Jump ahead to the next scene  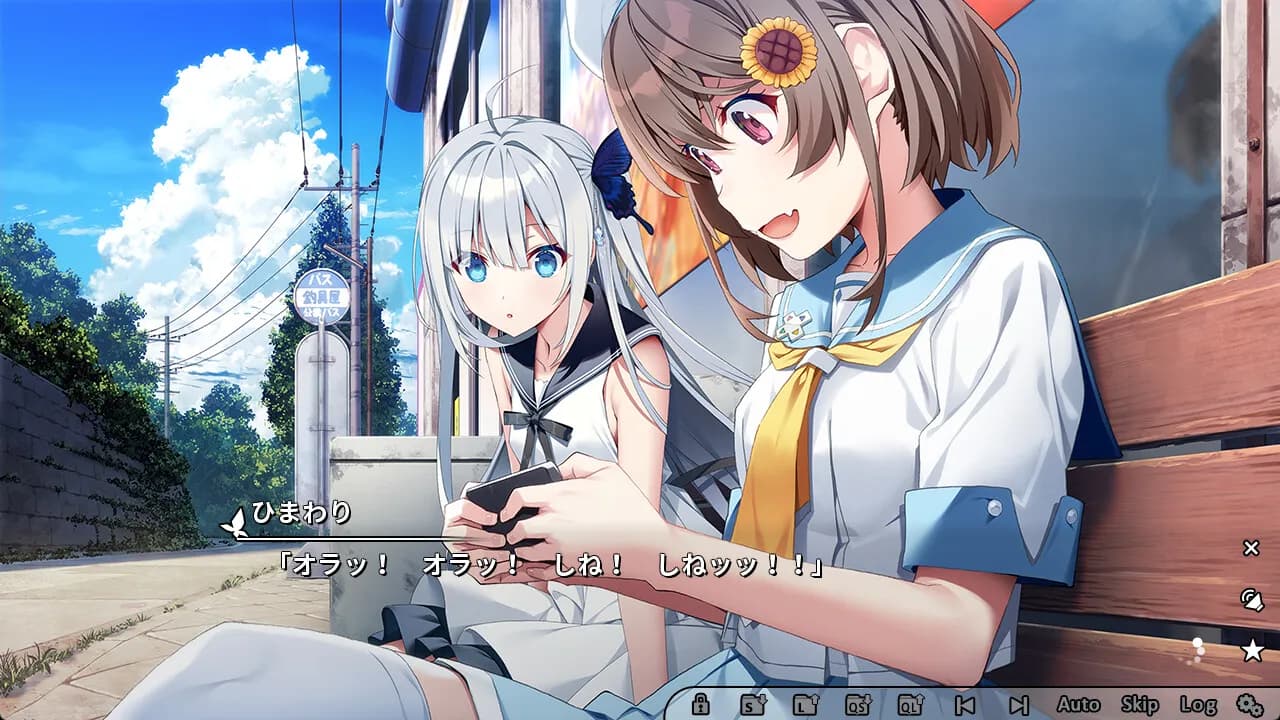click(1018, 704)
